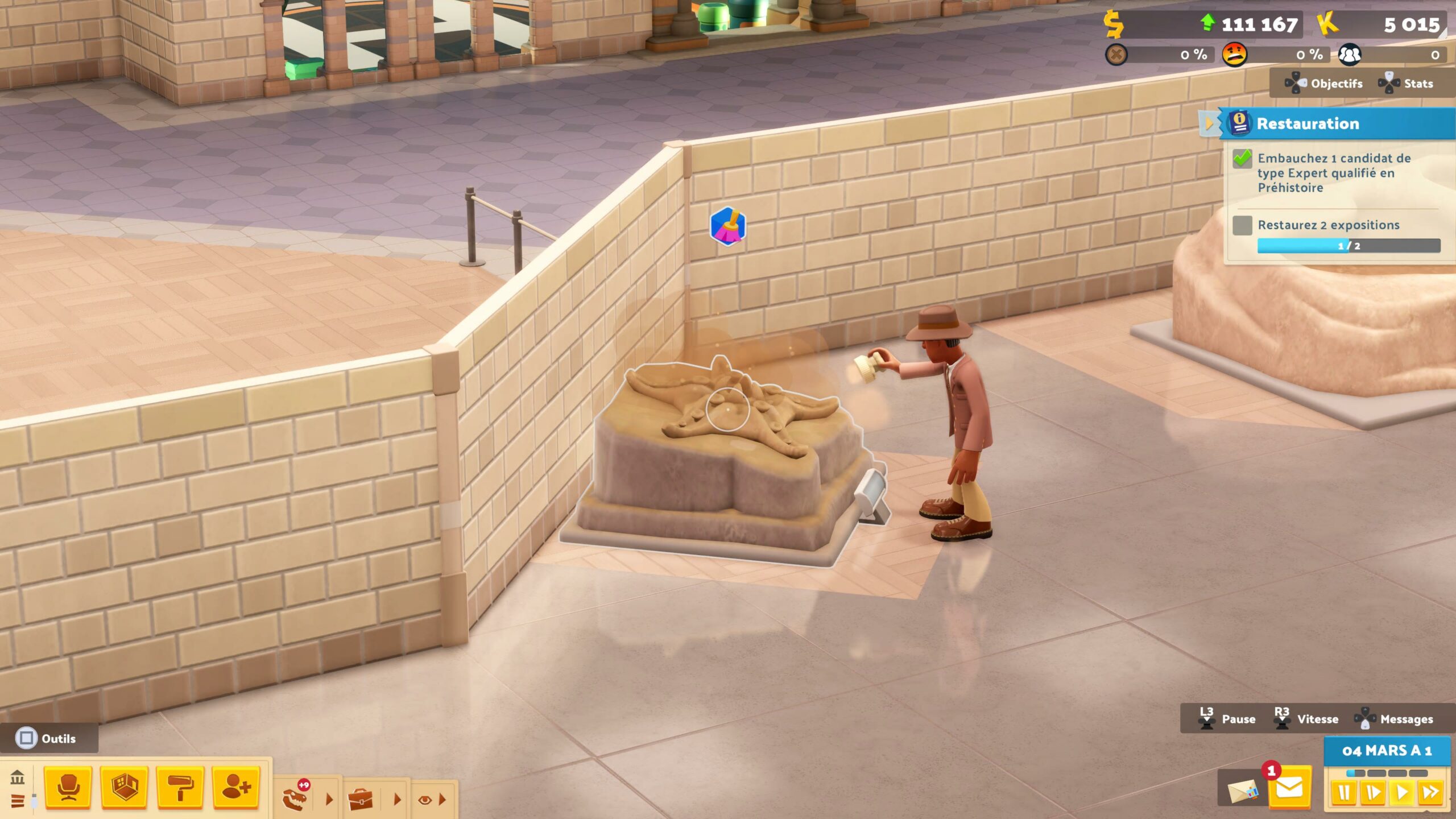Screen dimensions: 1456x819
Task: Open the briefcase management panel
Action: pyautogui.click(x=360, y=799)
